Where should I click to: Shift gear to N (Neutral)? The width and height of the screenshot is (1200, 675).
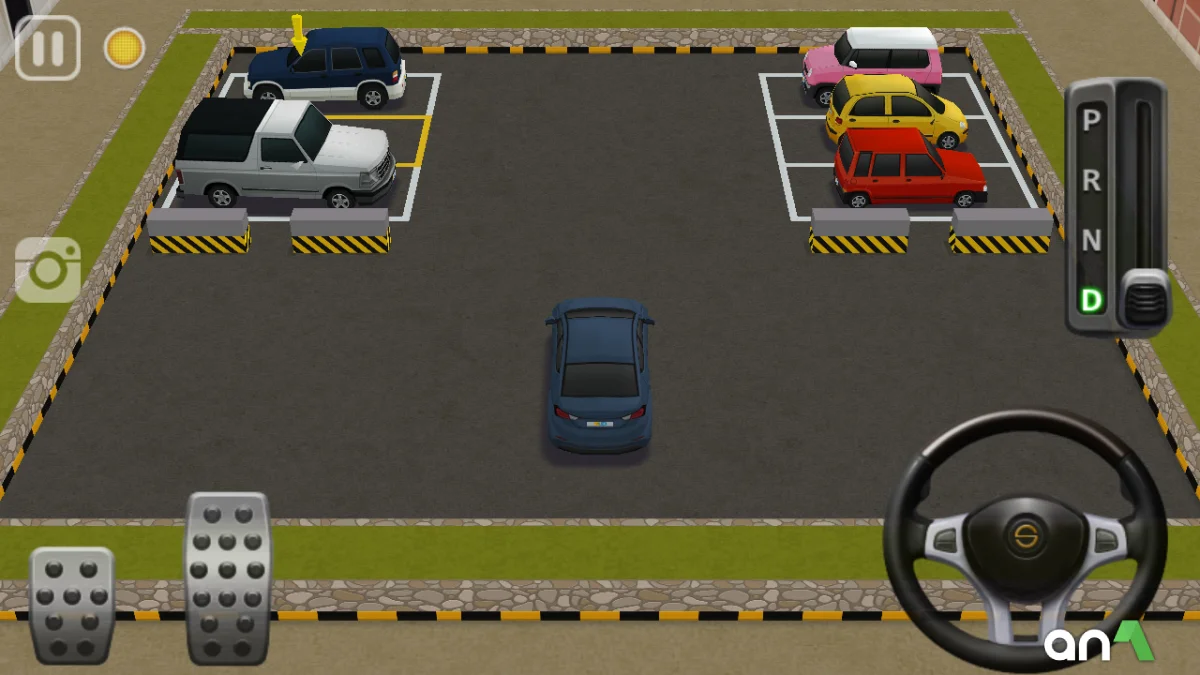pos(1092,241)
